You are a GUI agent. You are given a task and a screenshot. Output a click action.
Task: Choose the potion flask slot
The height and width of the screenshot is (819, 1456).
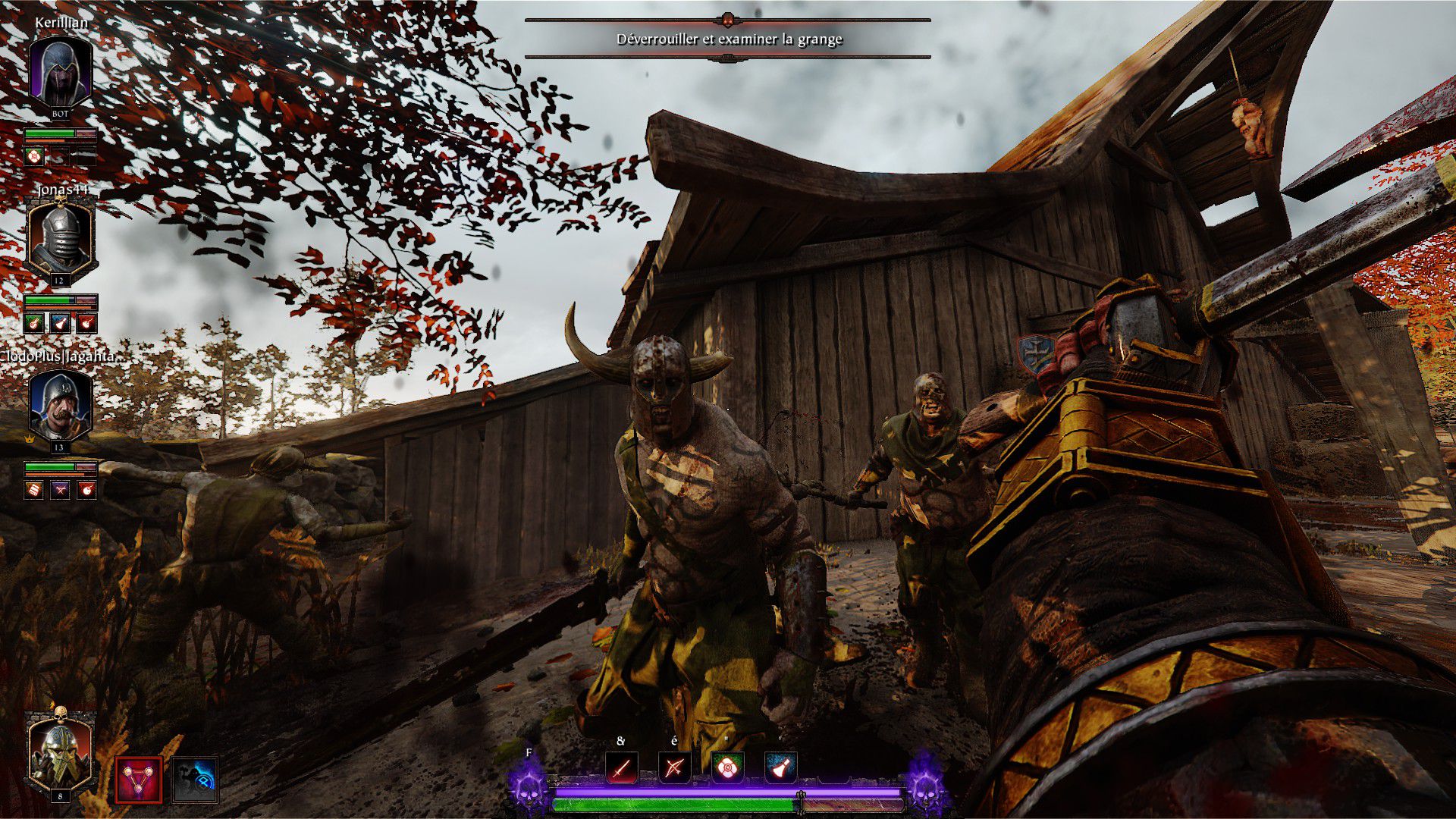coord(780,769)
